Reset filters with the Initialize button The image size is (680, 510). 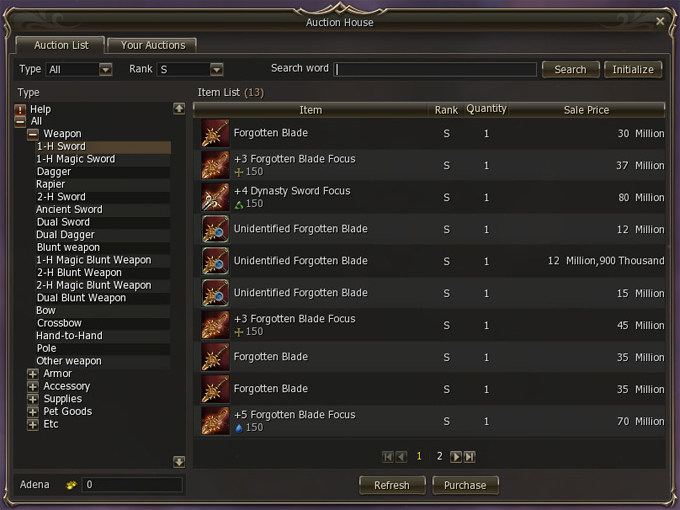click(x=633, y=69)
